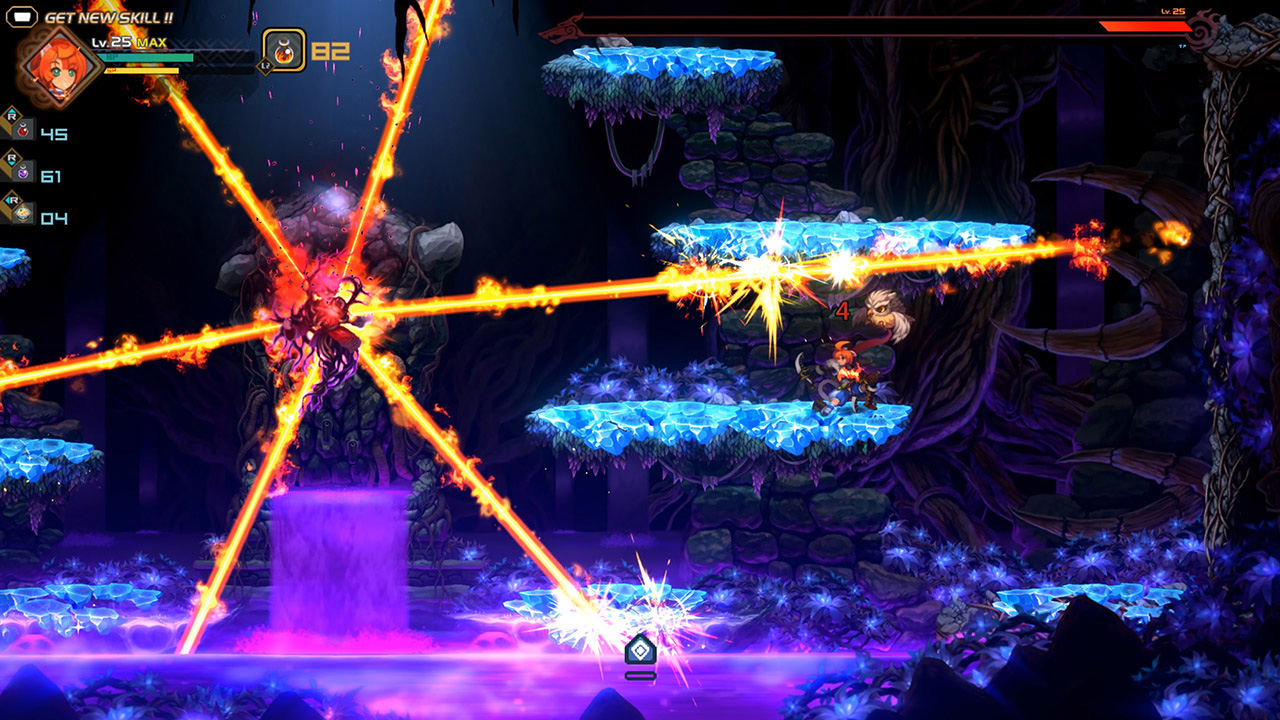Image resolution: width=1280 pixels, height=720 pixels.
Task: Select the red healing potion slot showing 45
Action: (x=23, y=131)
